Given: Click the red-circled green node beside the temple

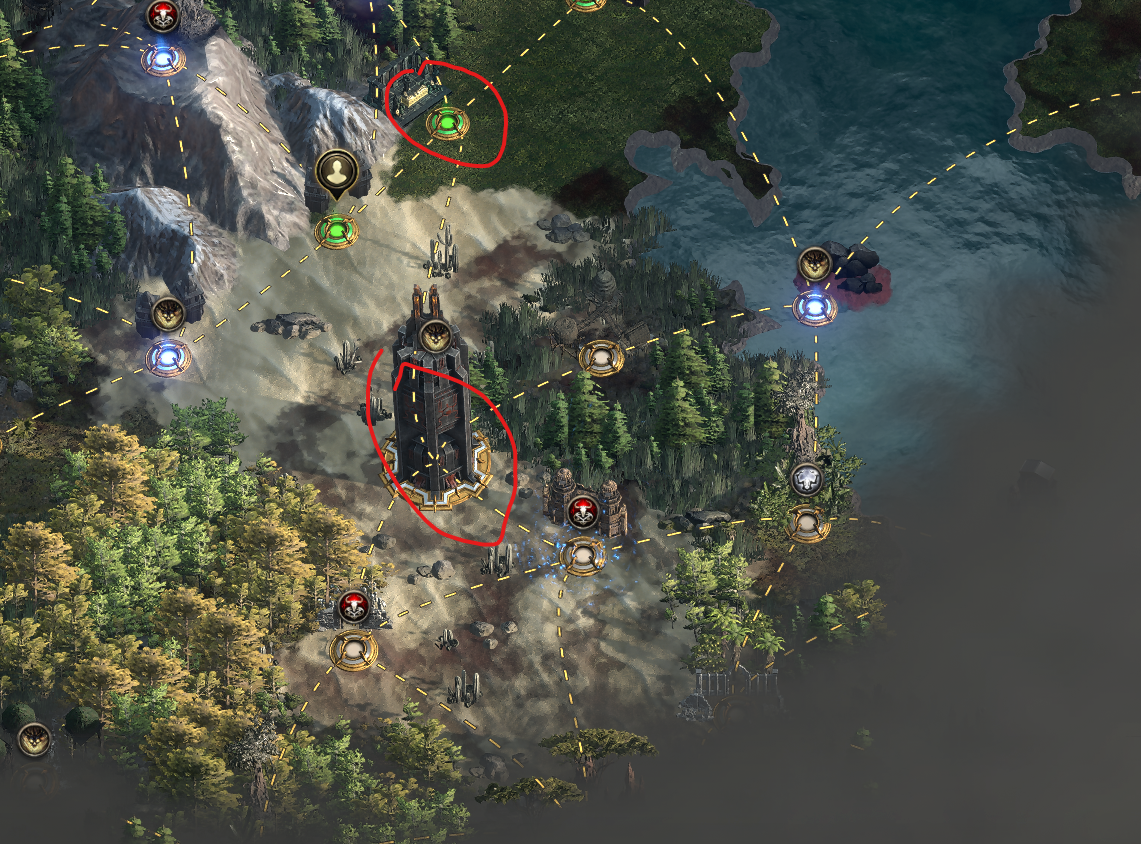Looking at the screenshot, I should point(446,124).
